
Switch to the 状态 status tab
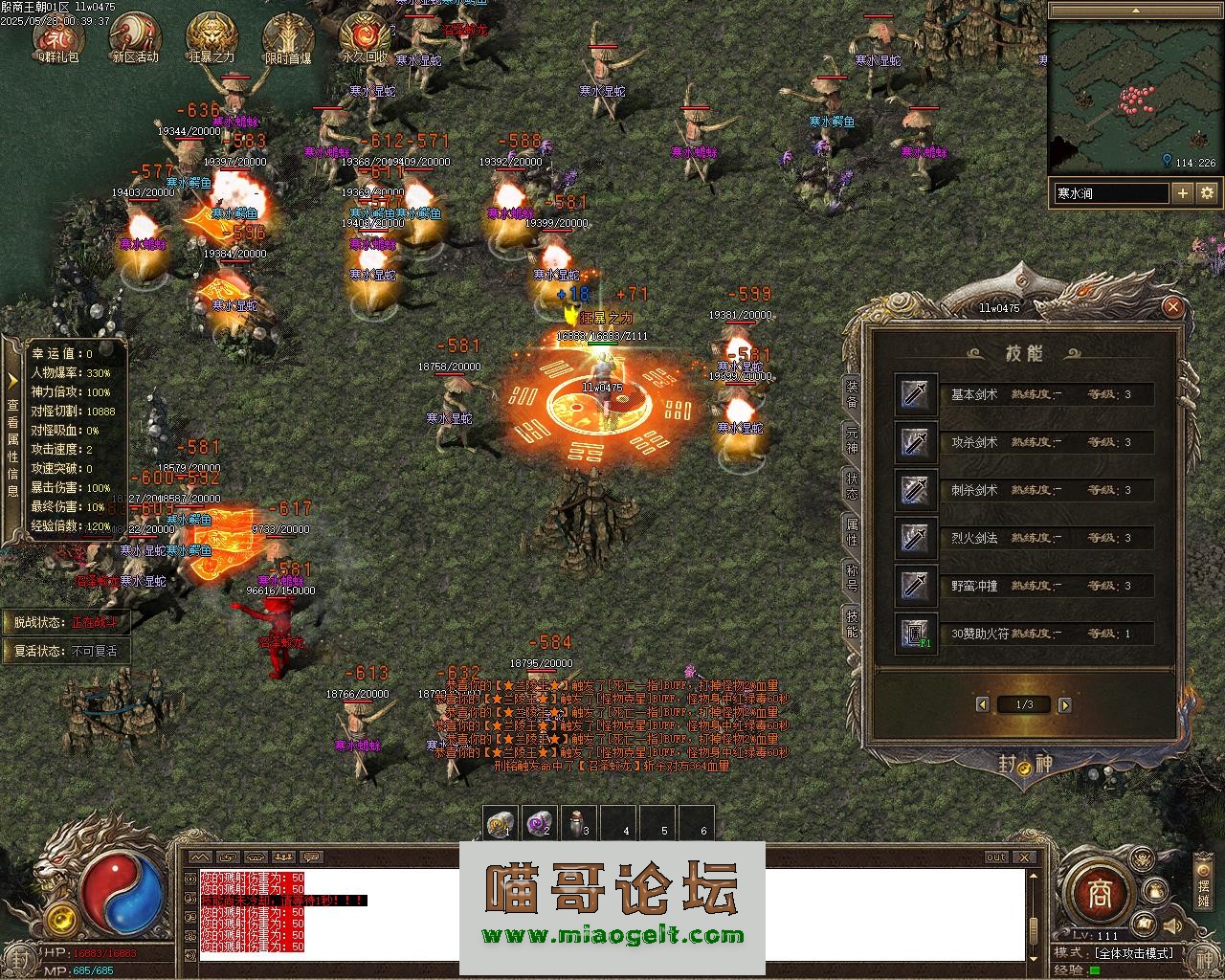click(x=851, y=487)
